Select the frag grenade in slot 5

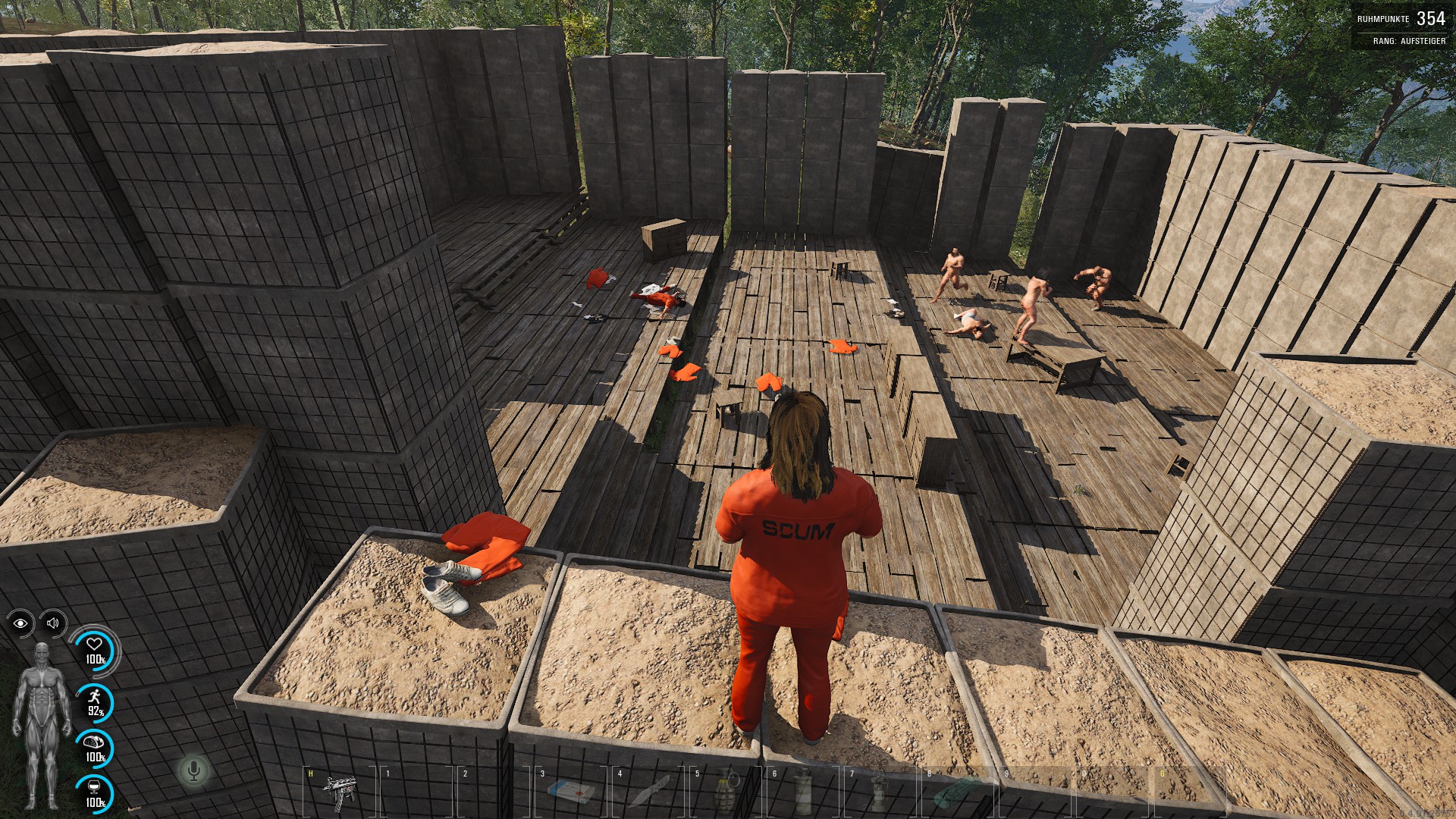(726, 792)
